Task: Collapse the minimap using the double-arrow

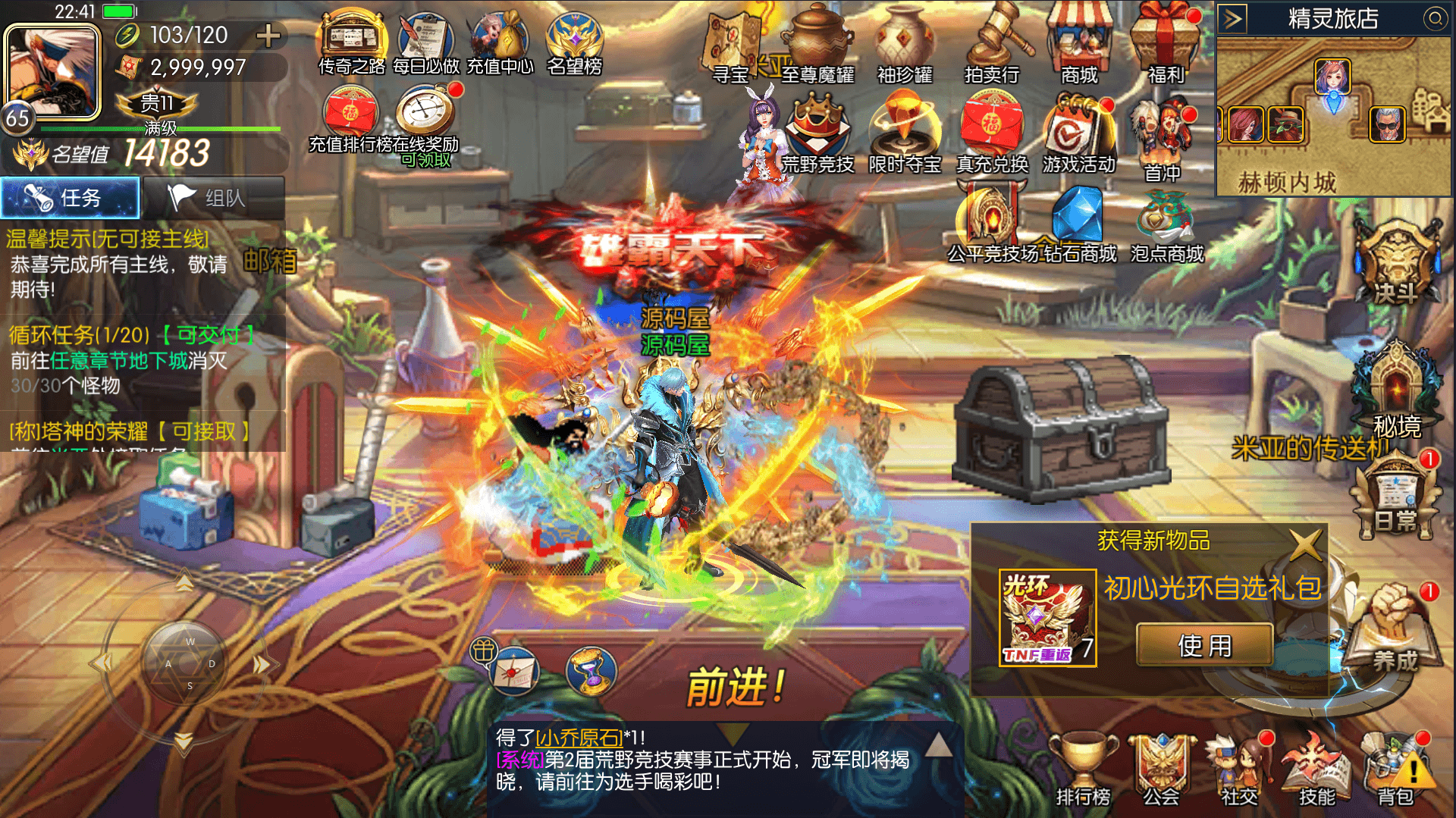Action: point(1234,17)
